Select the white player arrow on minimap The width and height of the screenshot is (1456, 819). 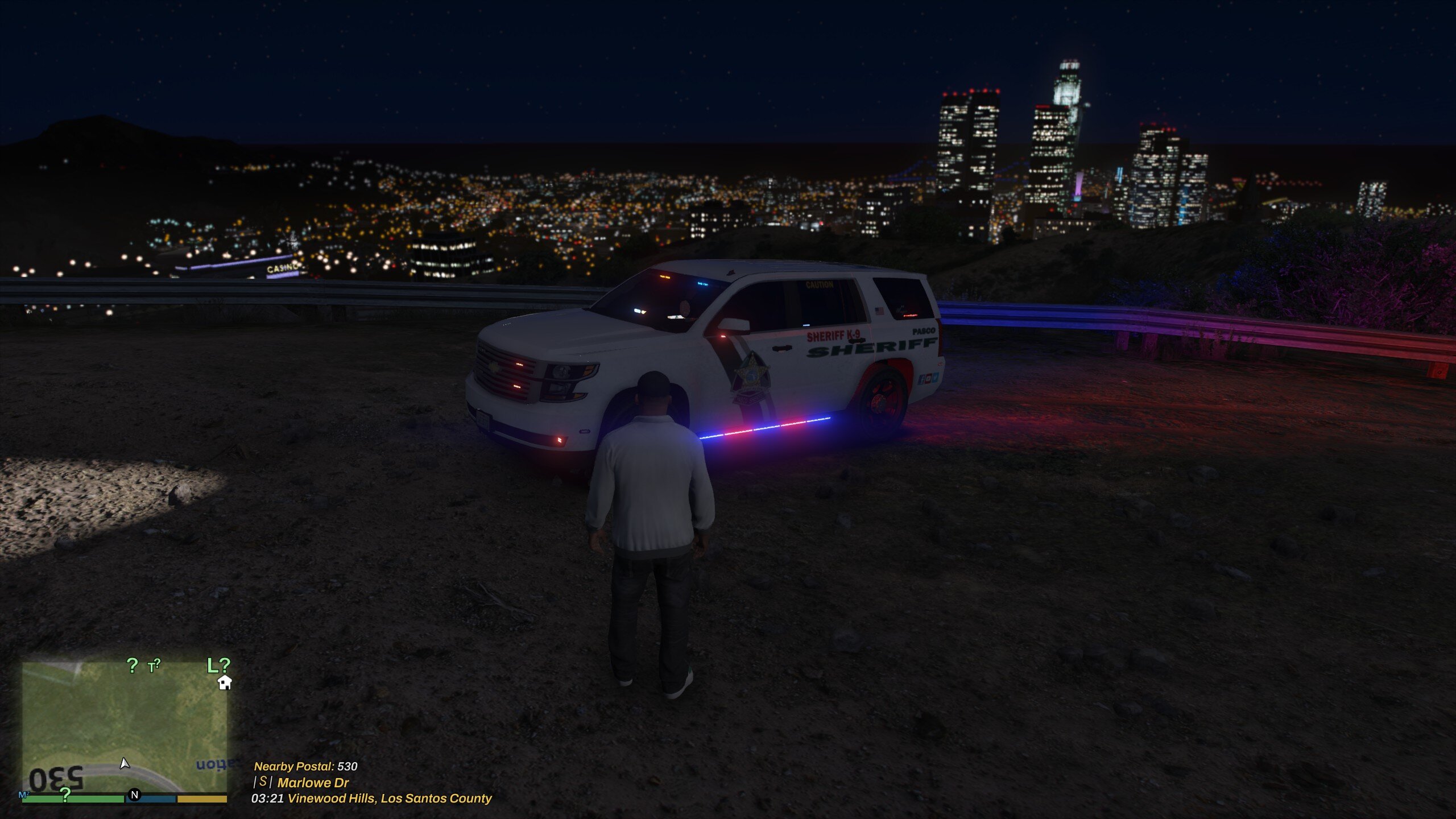pyautogui.click(x=125, y=763)
